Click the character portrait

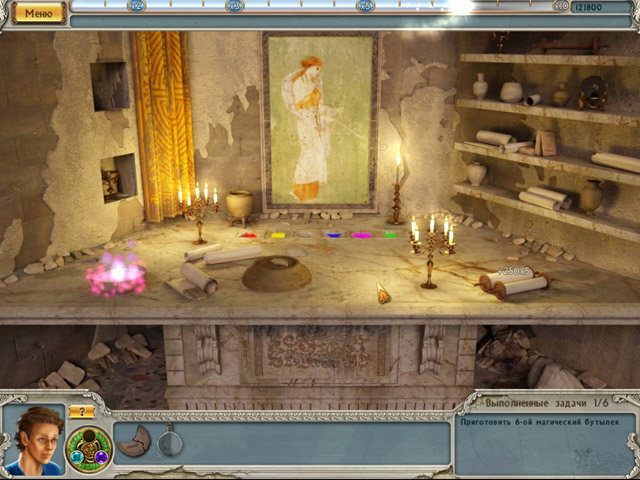[34, 440]
